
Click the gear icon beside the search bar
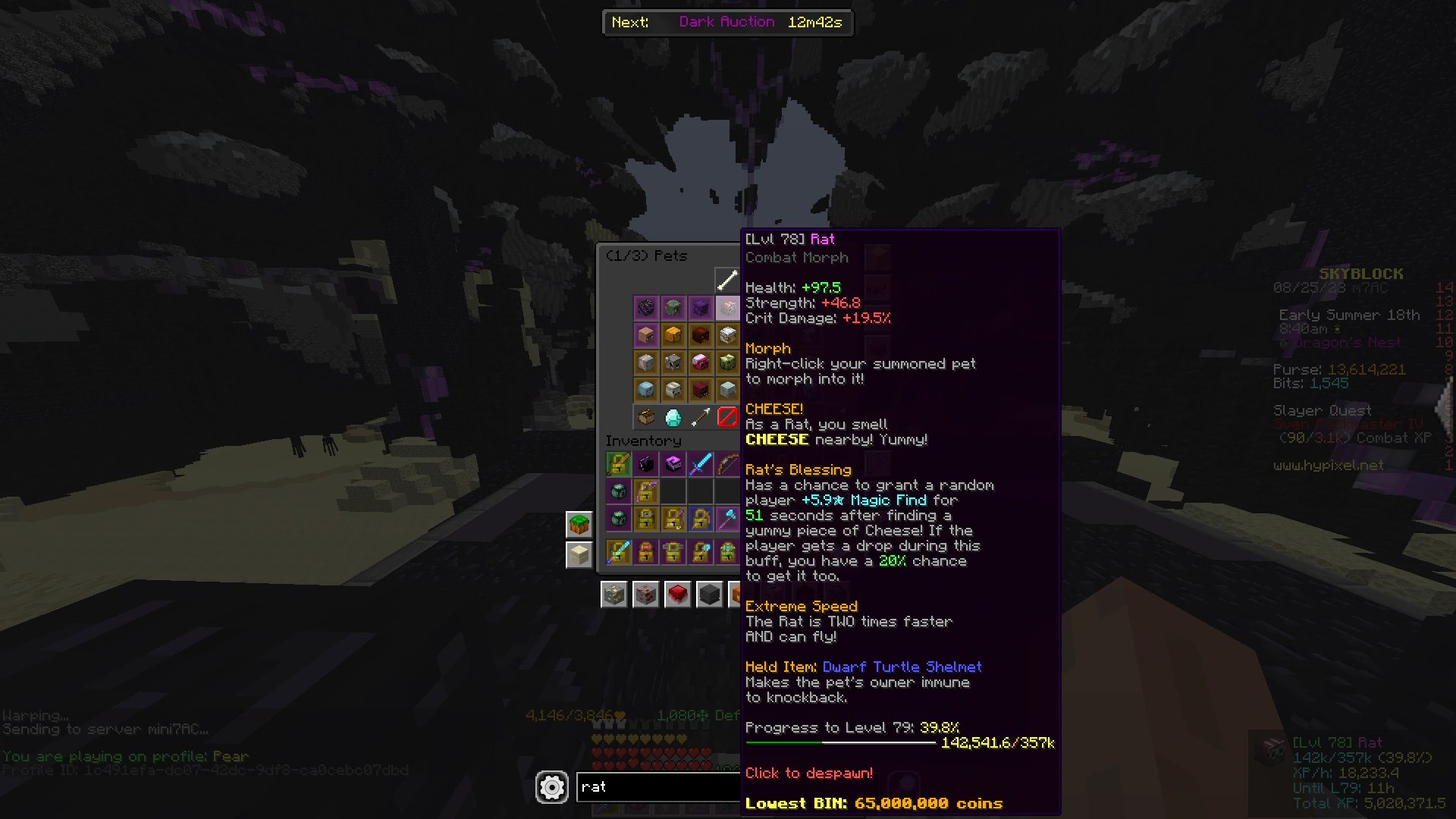pyautogui.click(x=552, y=787)
